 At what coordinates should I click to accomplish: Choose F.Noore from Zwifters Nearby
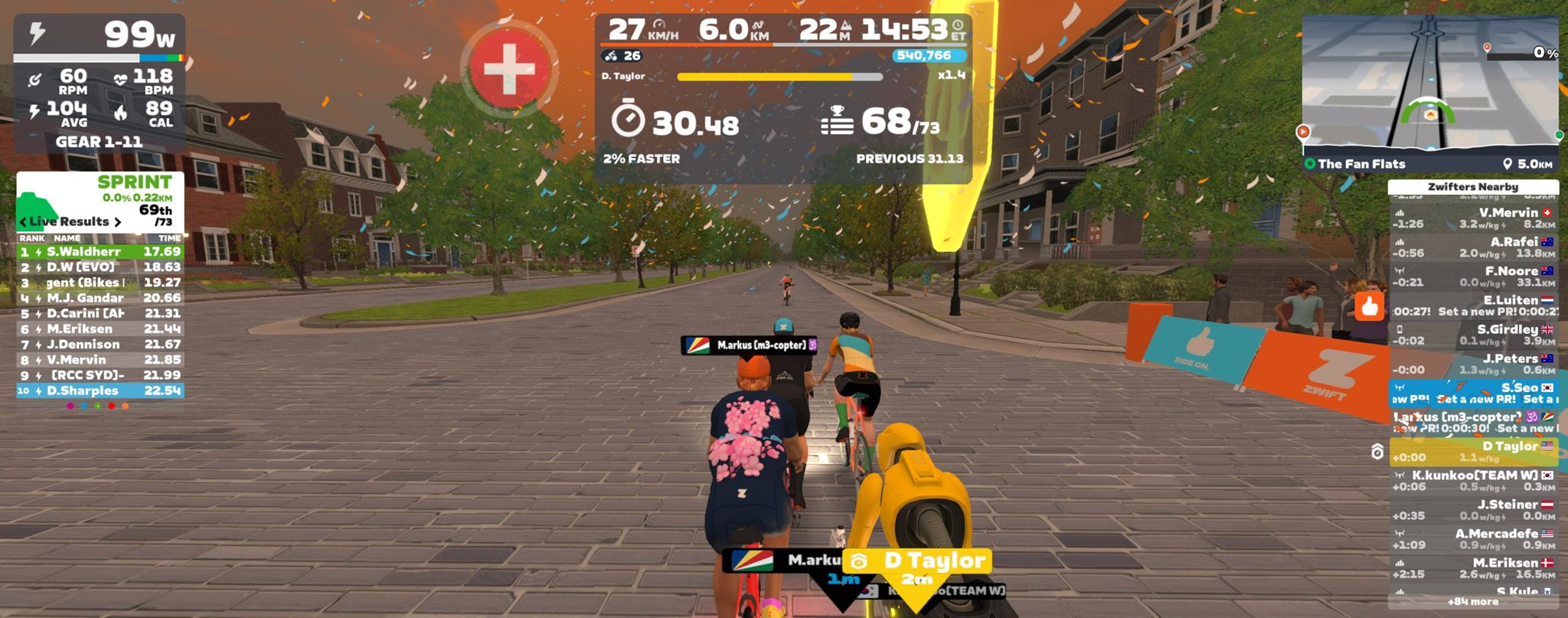coord(1473,276)
